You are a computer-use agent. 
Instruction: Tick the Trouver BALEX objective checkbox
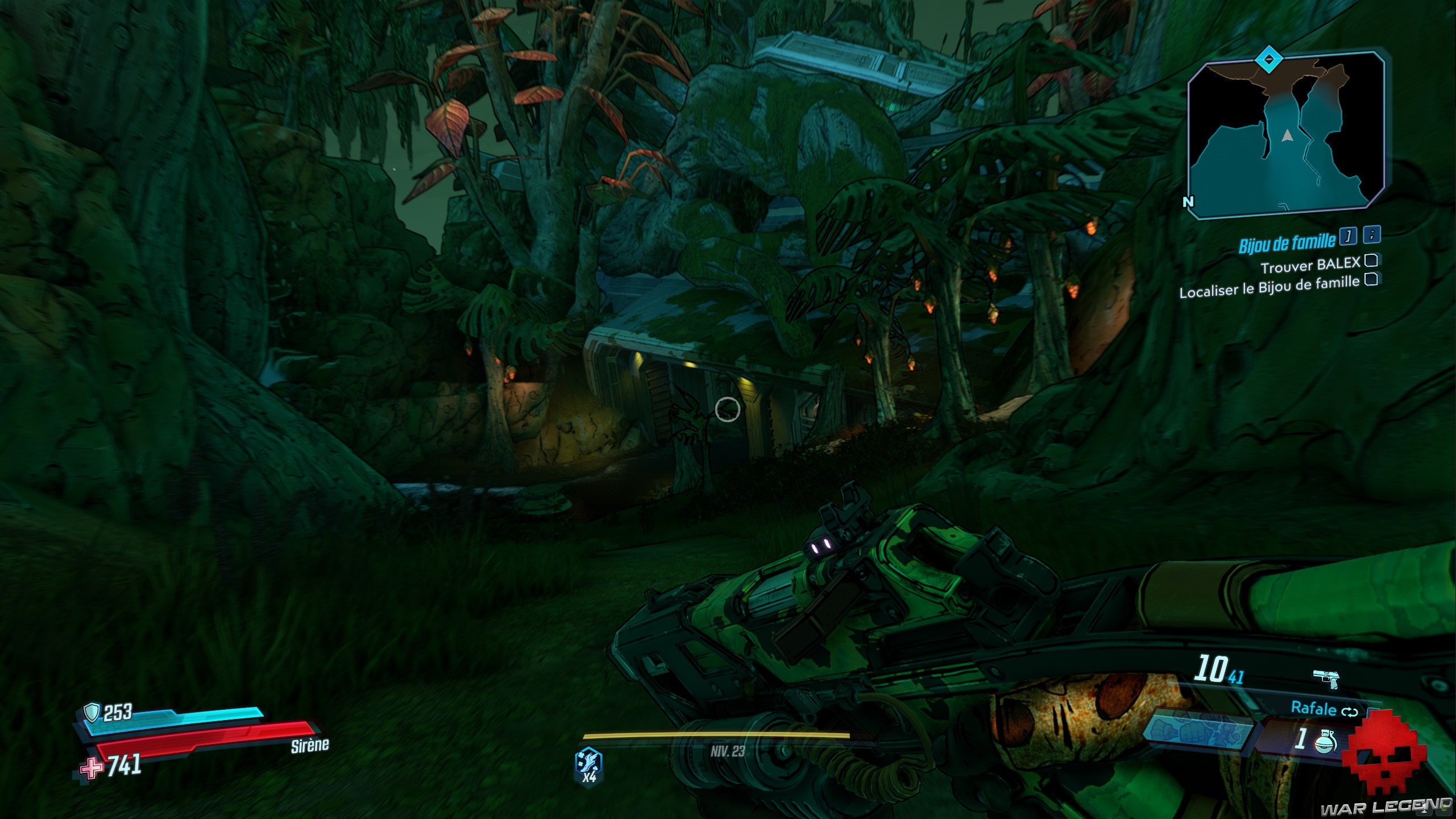1371,260
